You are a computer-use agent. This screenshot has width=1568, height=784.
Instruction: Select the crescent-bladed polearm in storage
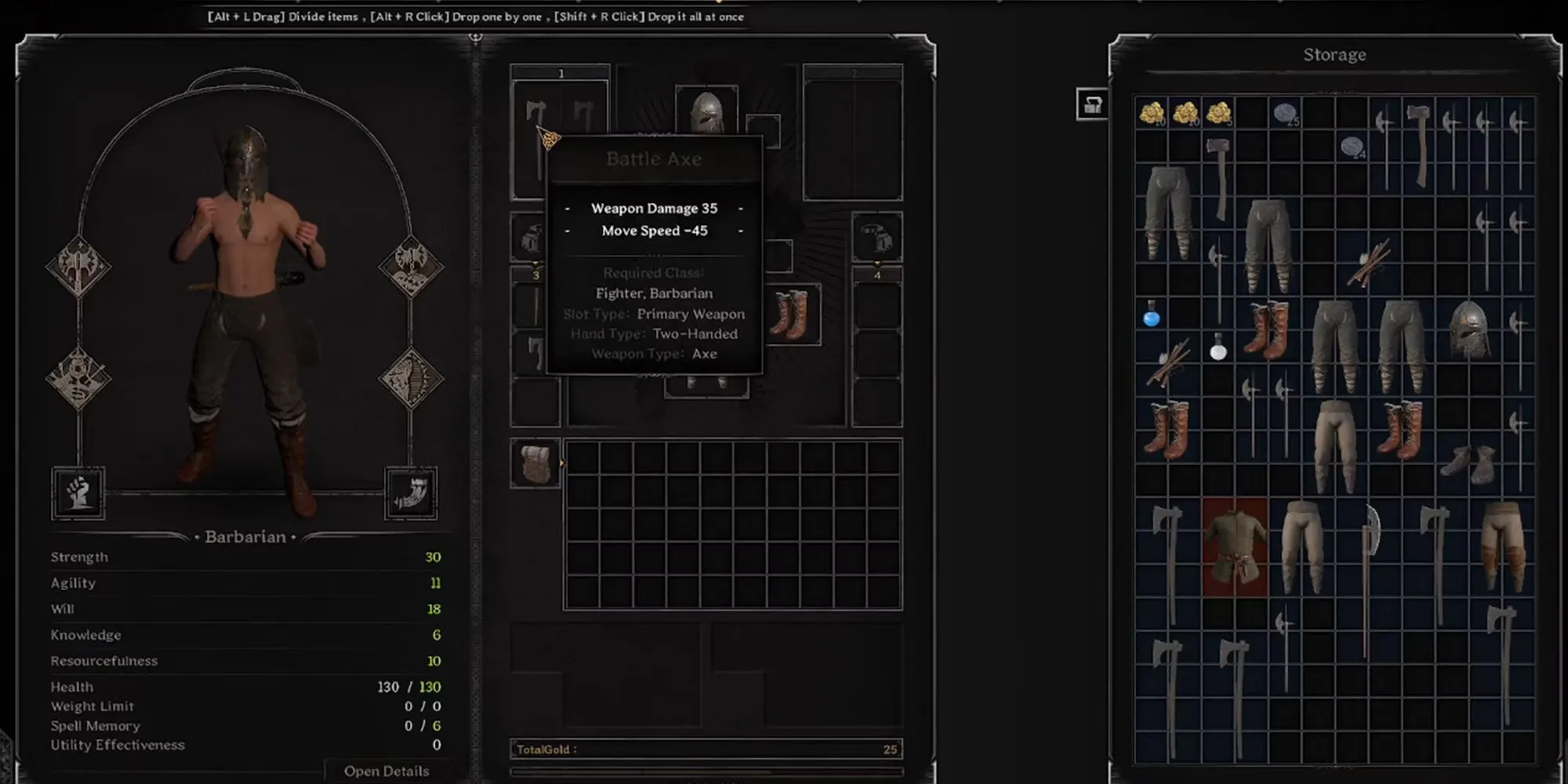pos(1369,580)
